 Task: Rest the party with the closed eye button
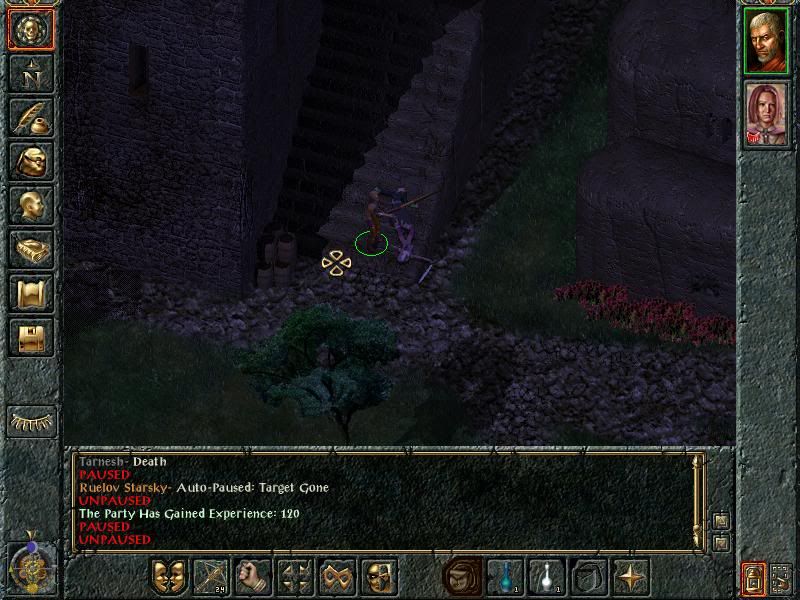click(31, 422)
